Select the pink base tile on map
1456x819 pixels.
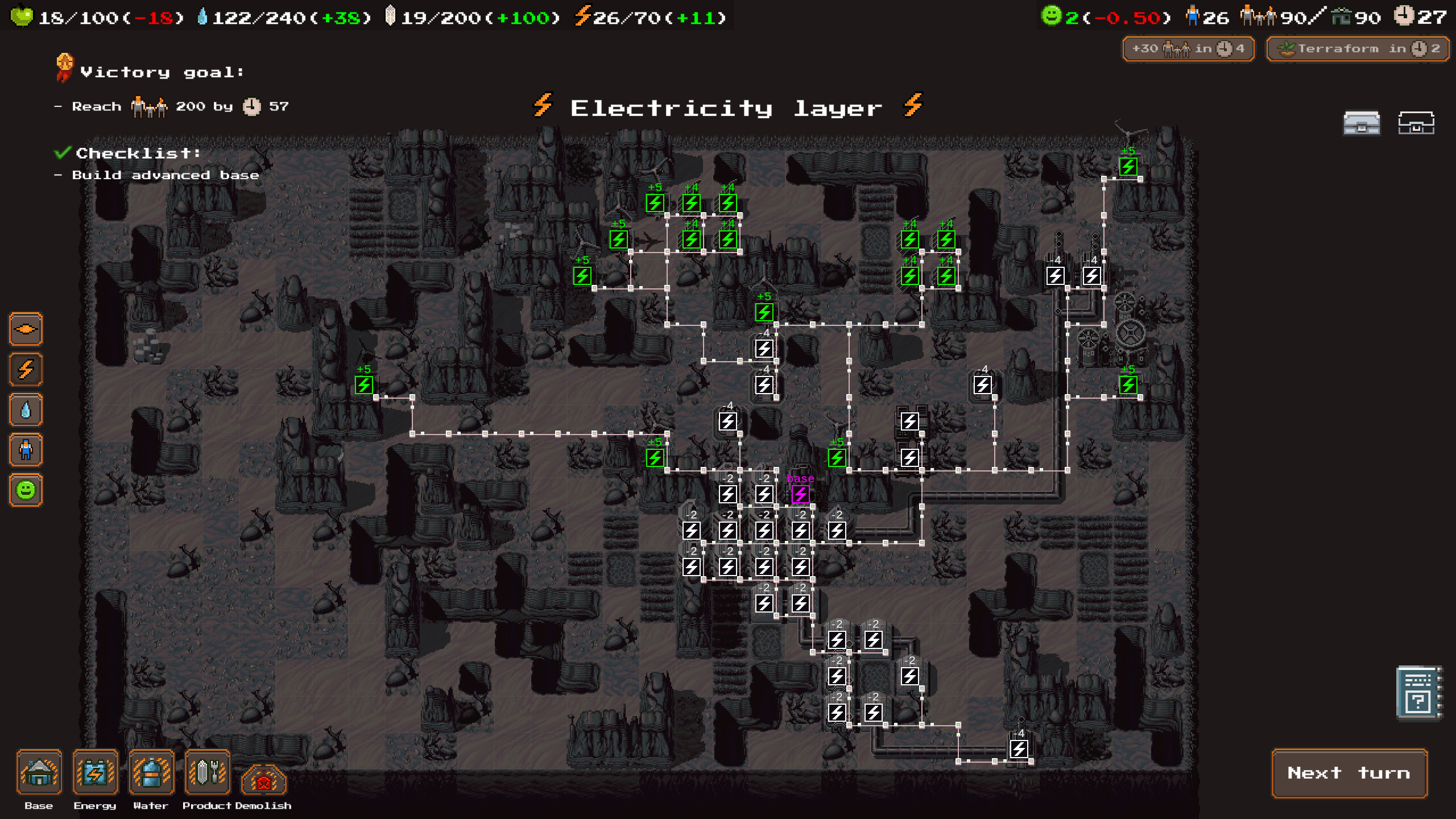coord(801,495)
